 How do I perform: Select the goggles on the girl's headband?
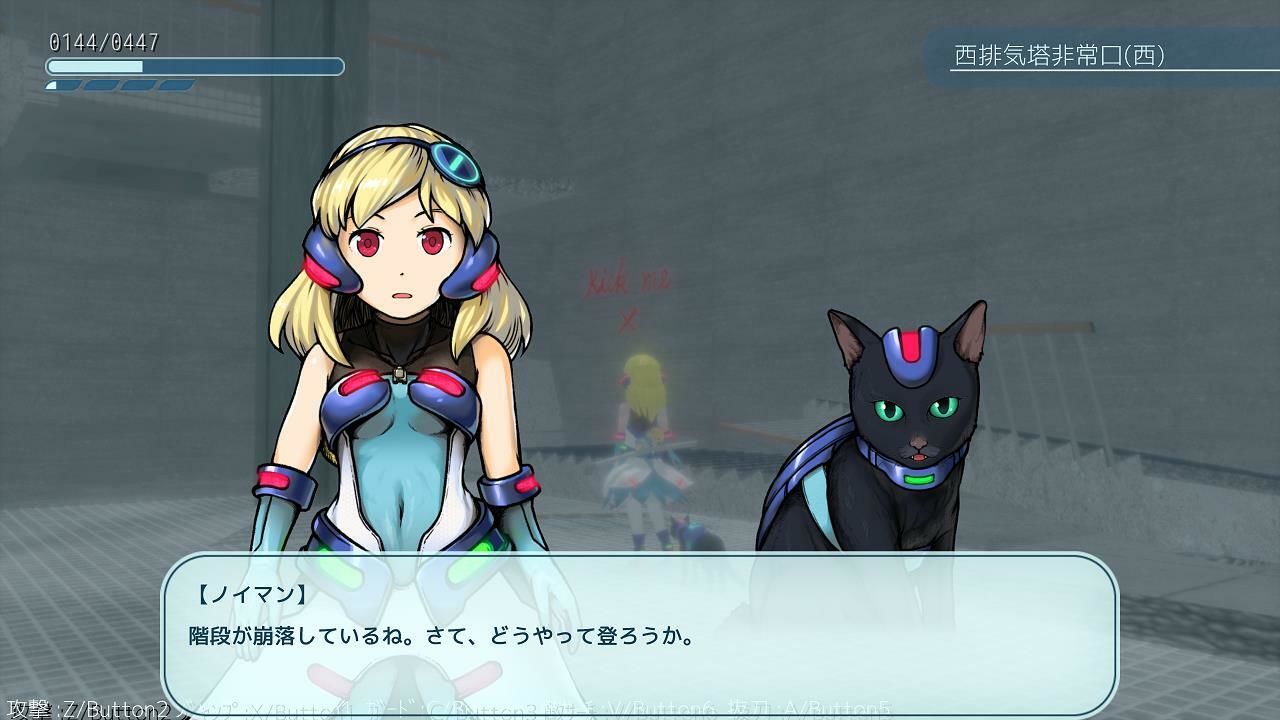point(455,163)
